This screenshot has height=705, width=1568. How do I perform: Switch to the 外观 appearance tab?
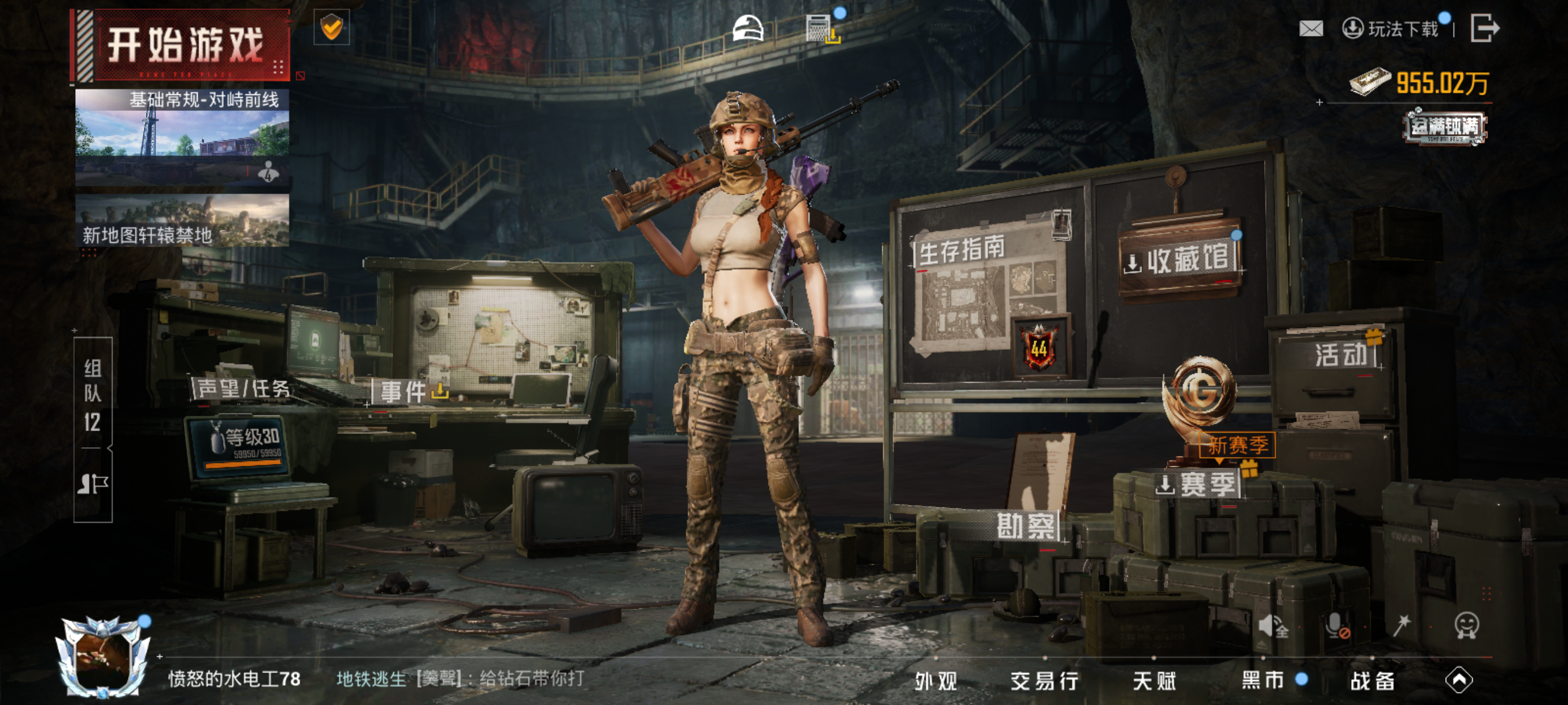click(935, 681)
